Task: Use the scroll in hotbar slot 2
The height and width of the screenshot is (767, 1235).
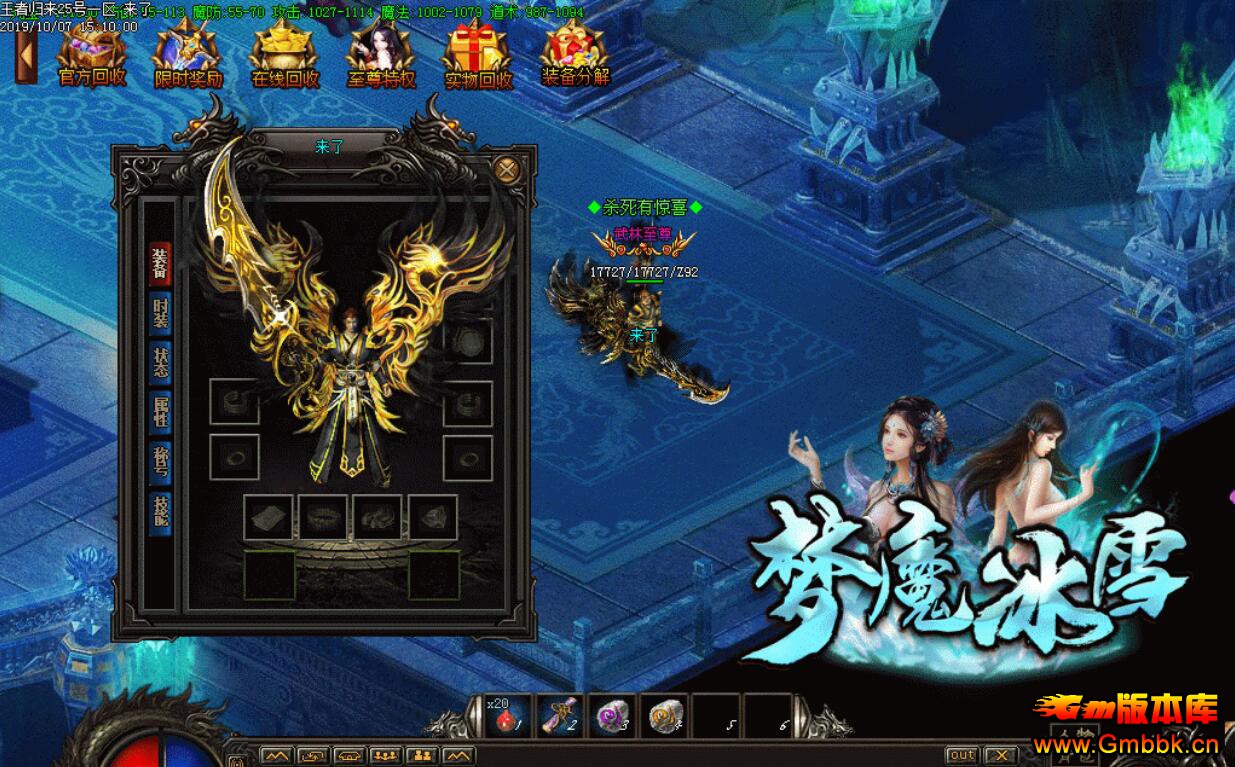Action: [x=561, y=716]
